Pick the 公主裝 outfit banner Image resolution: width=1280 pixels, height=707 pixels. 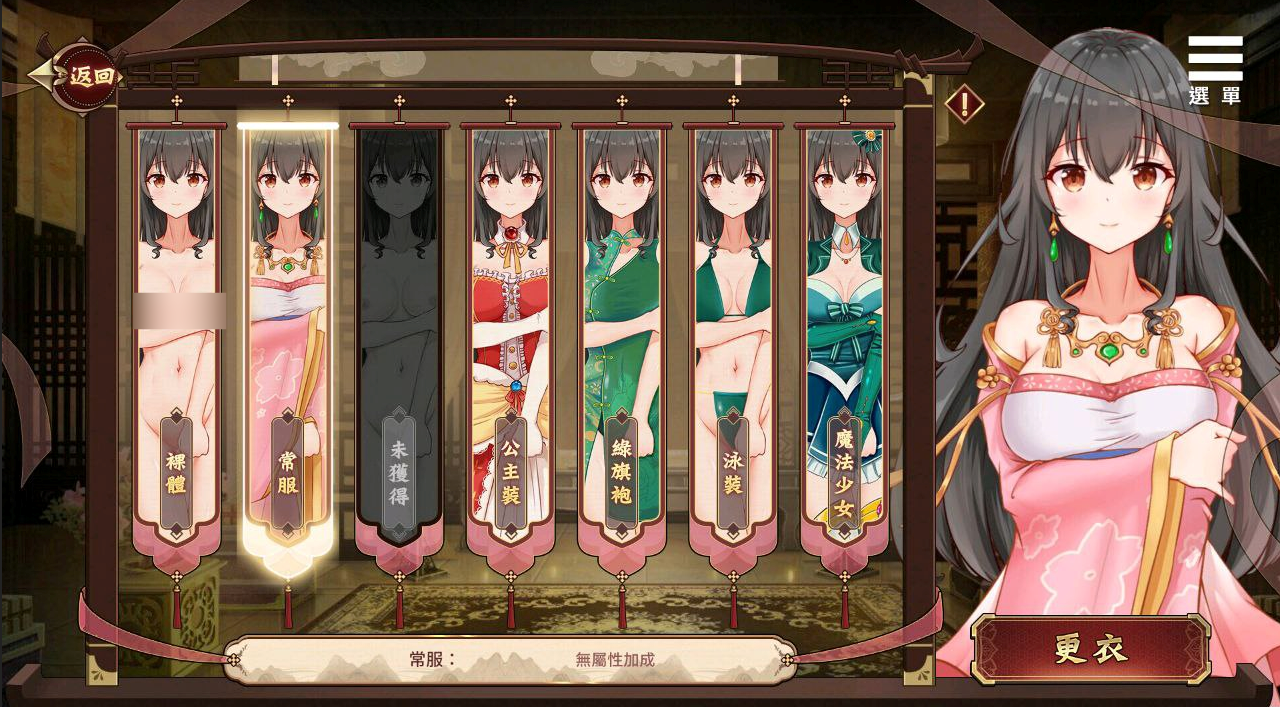coord(510,340)
